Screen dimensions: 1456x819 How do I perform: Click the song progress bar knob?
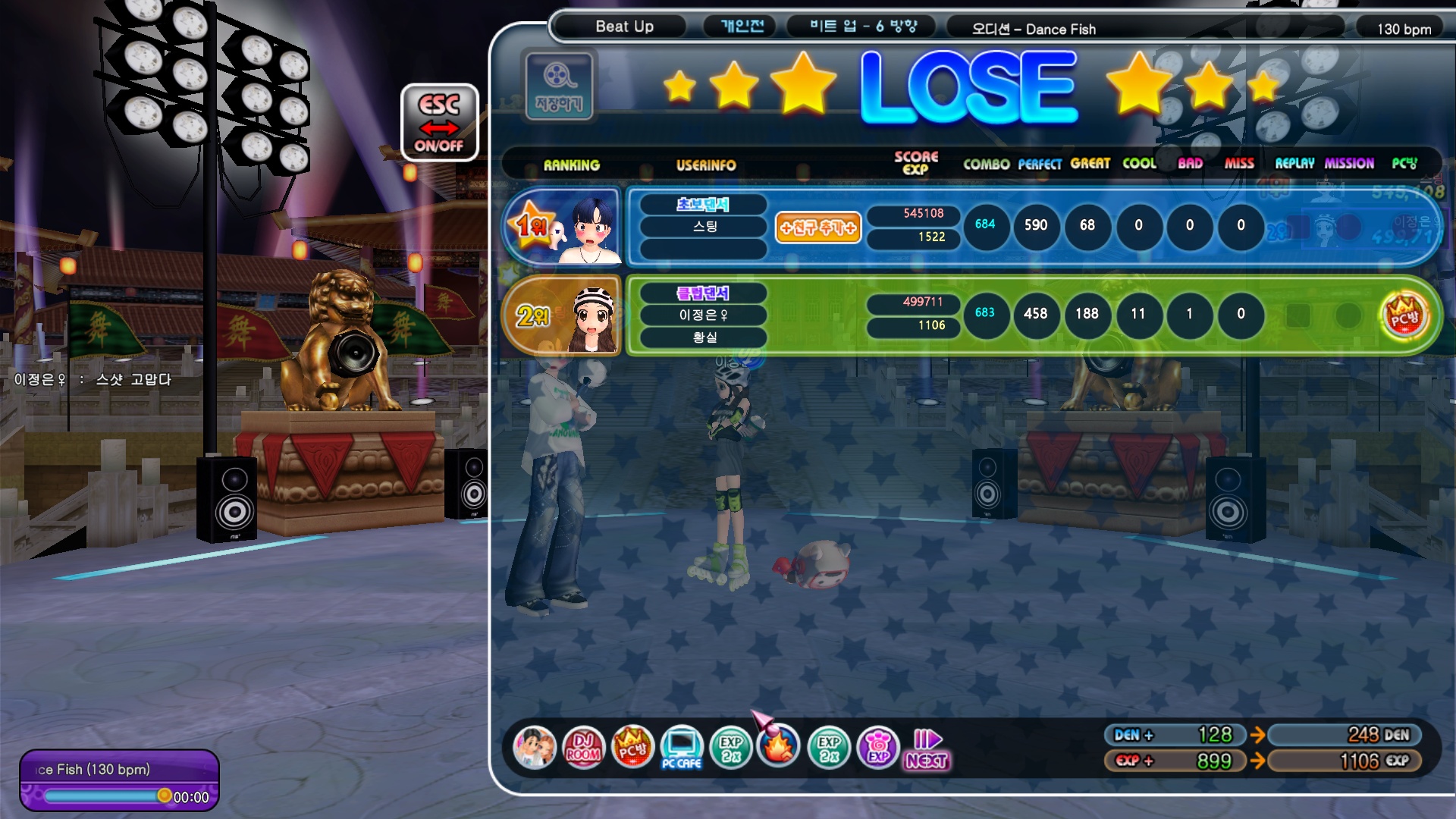(x=164, y=795)
